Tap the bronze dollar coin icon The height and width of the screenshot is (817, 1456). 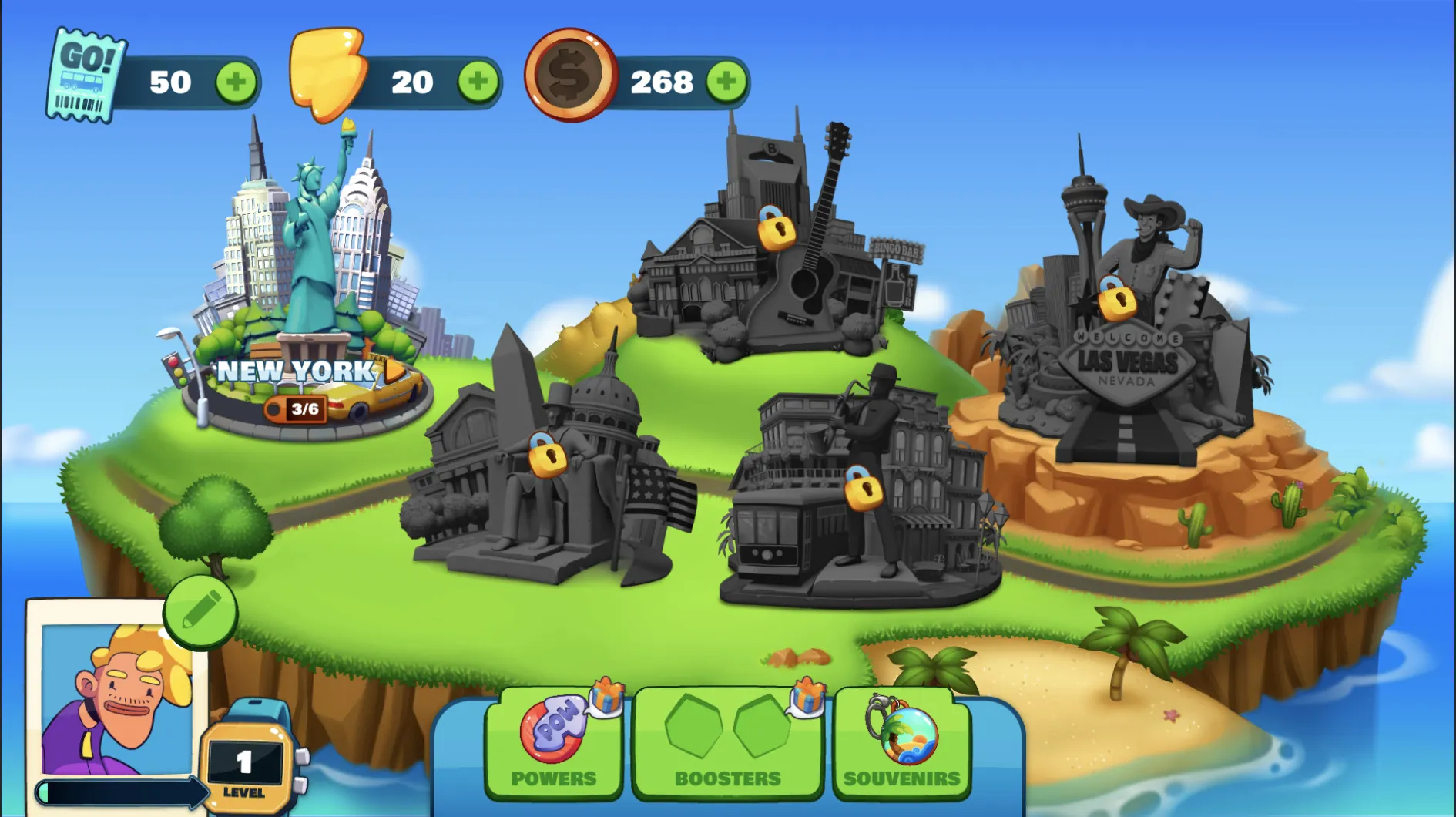click(x=570, y=76)
